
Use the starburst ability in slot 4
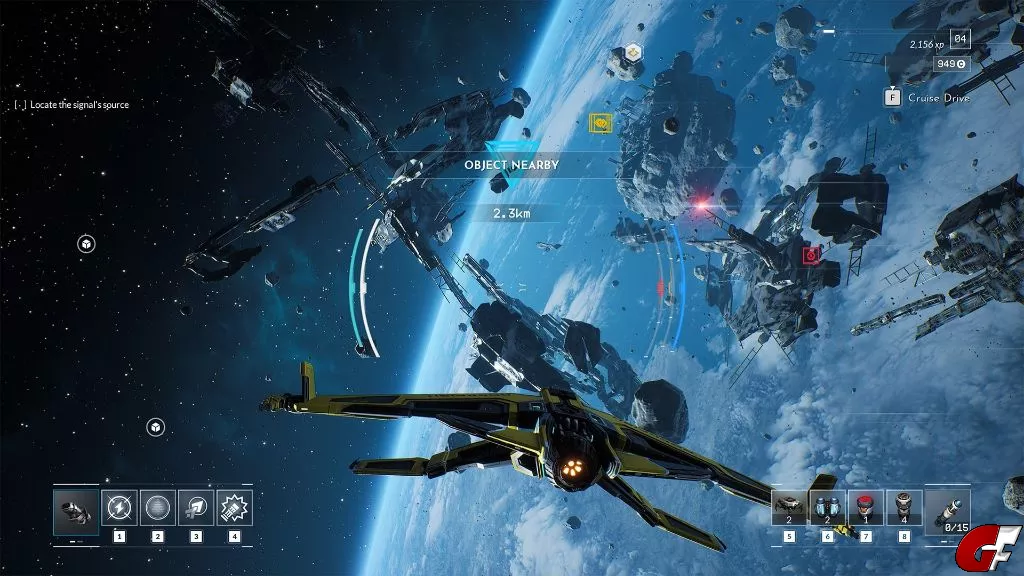click(x=234, y=508)
